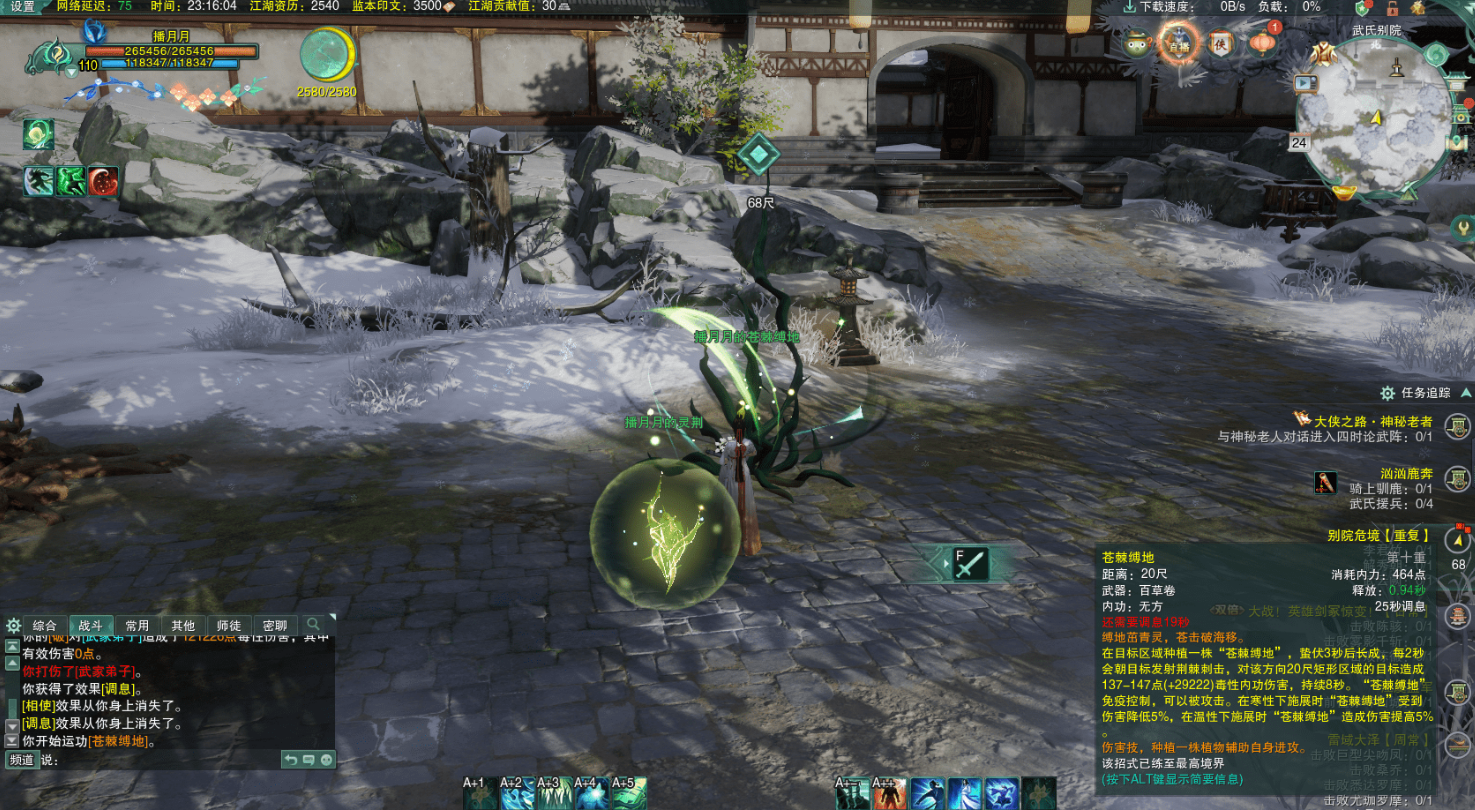
Task: Open the gold ingot shop icon
Action: [x=1346, y=192]
